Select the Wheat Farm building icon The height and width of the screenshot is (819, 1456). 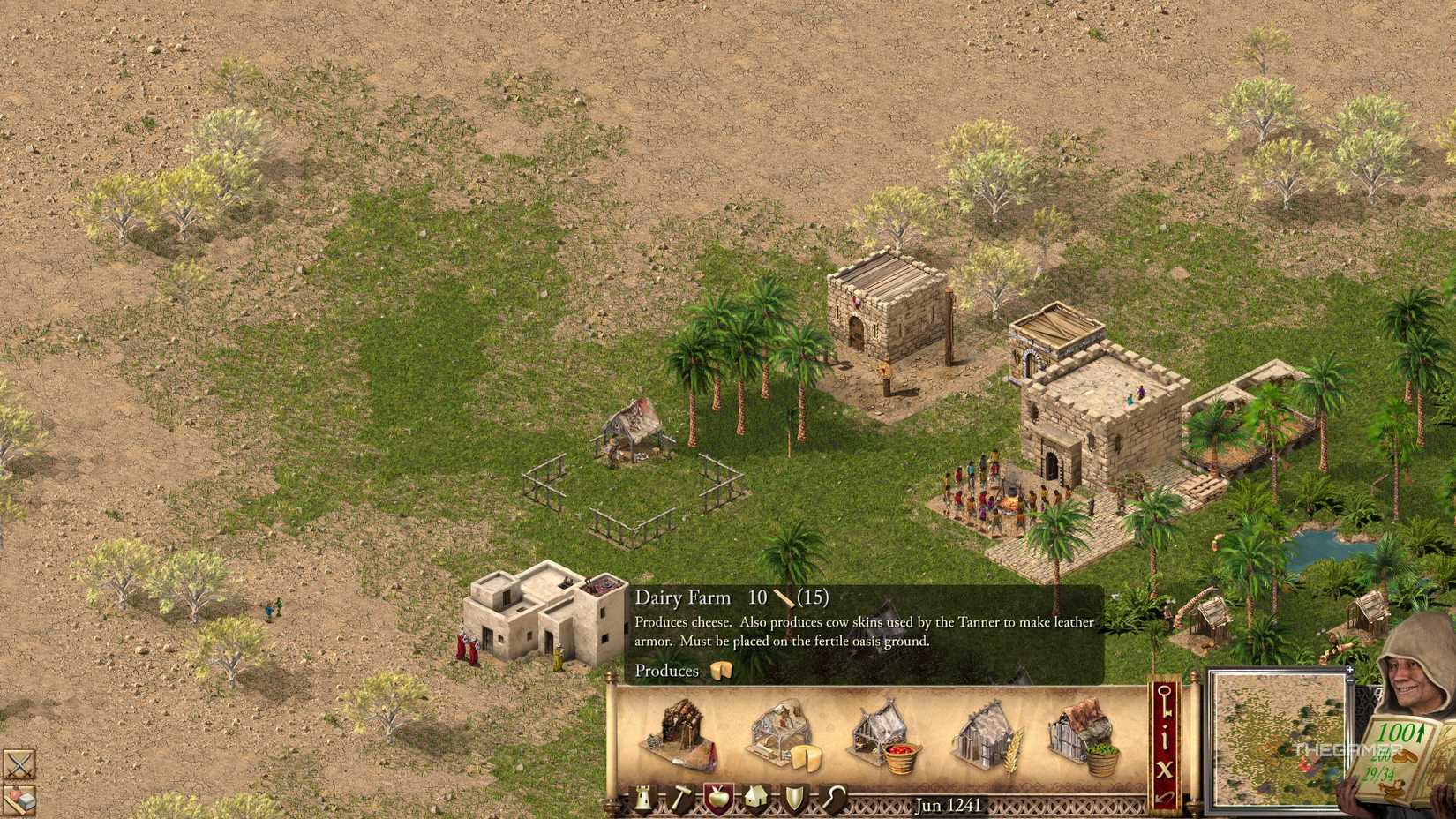(x=984, y=733)
